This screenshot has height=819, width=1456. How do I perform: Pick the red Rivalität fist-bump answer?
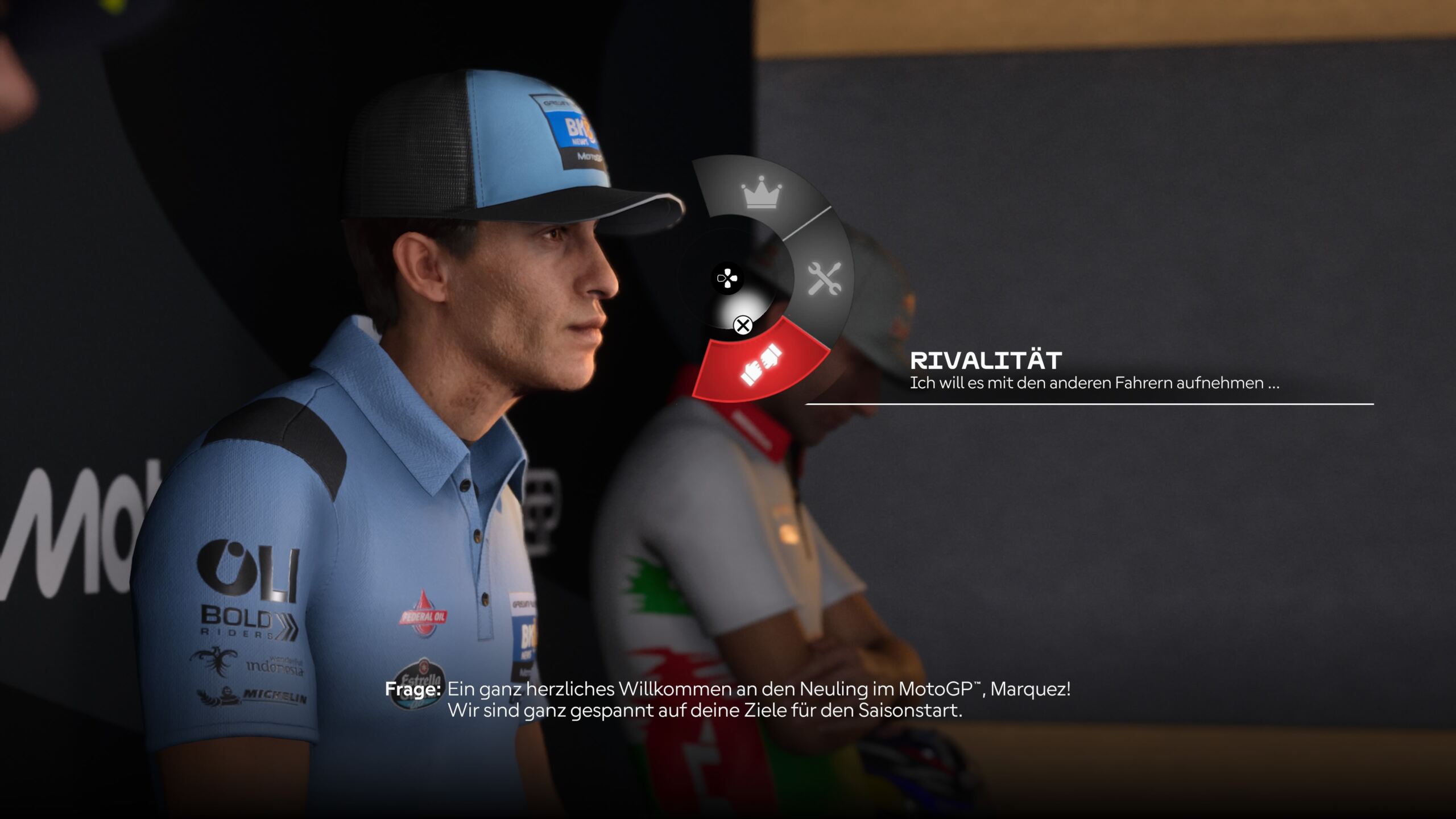click(x=761, y=364)
